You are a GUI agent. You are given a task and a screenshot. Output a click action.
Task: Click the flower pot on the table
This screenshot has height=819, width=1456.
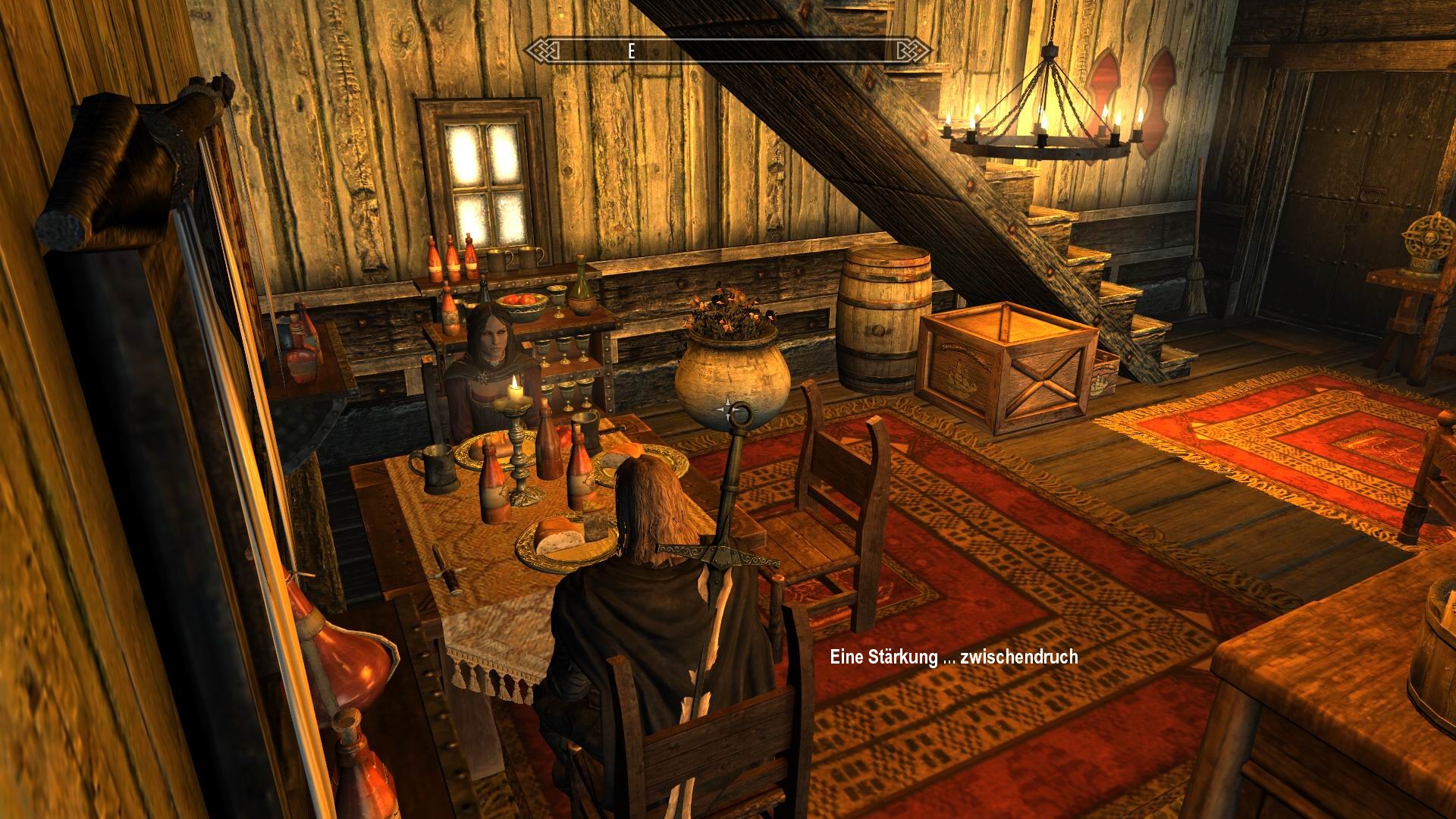[732, 372]
